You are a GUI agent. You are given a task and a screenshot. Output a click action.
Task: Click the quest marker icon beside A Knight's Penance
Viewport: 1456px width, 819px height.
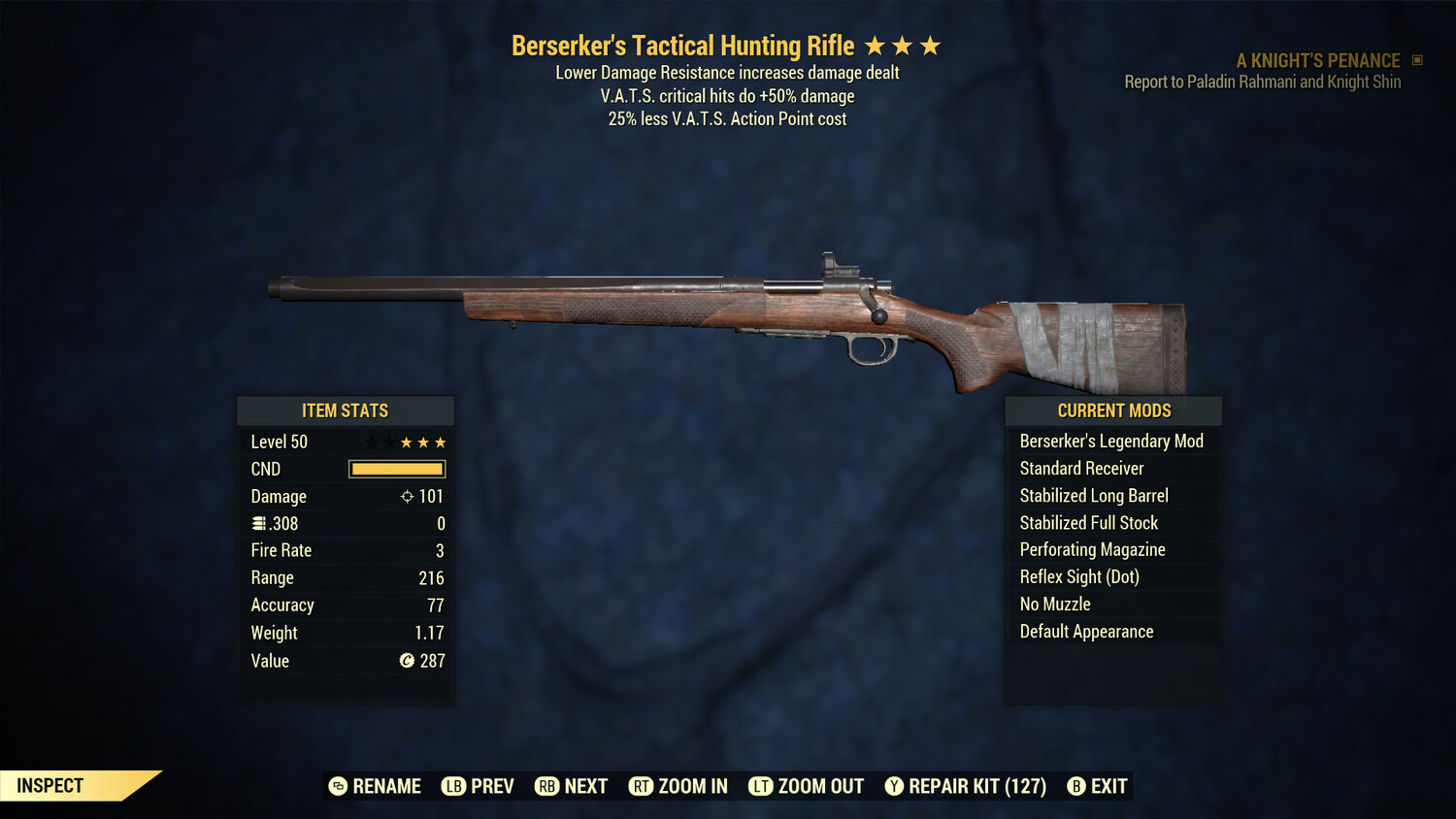[1416, 59]
